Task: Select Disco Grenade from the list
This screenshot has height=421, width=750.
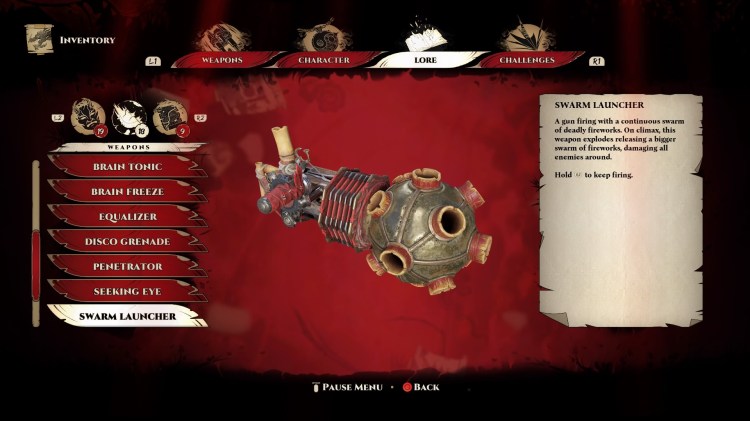Action: (x=128, y=241)
